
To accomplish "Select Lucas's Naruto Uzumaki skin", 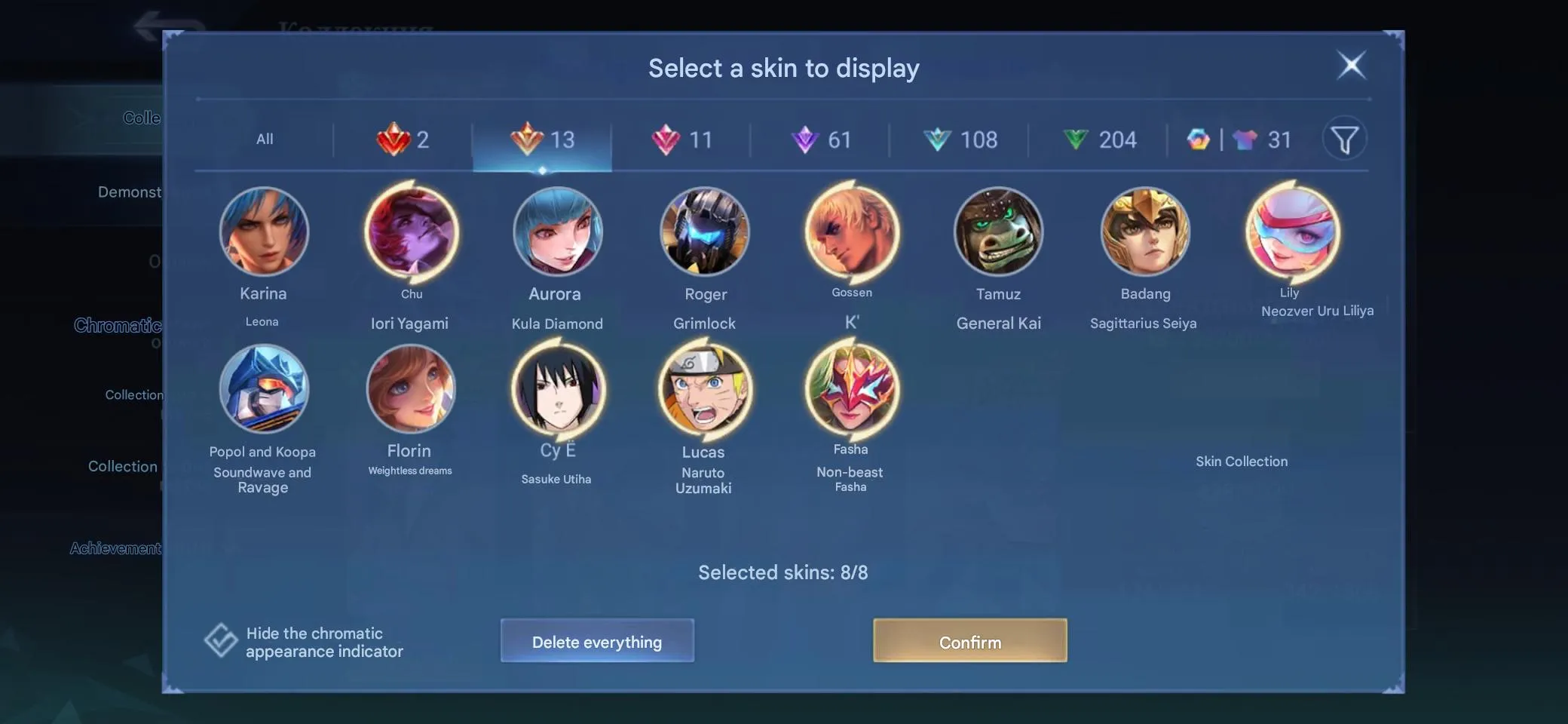I will pos(703,389).
